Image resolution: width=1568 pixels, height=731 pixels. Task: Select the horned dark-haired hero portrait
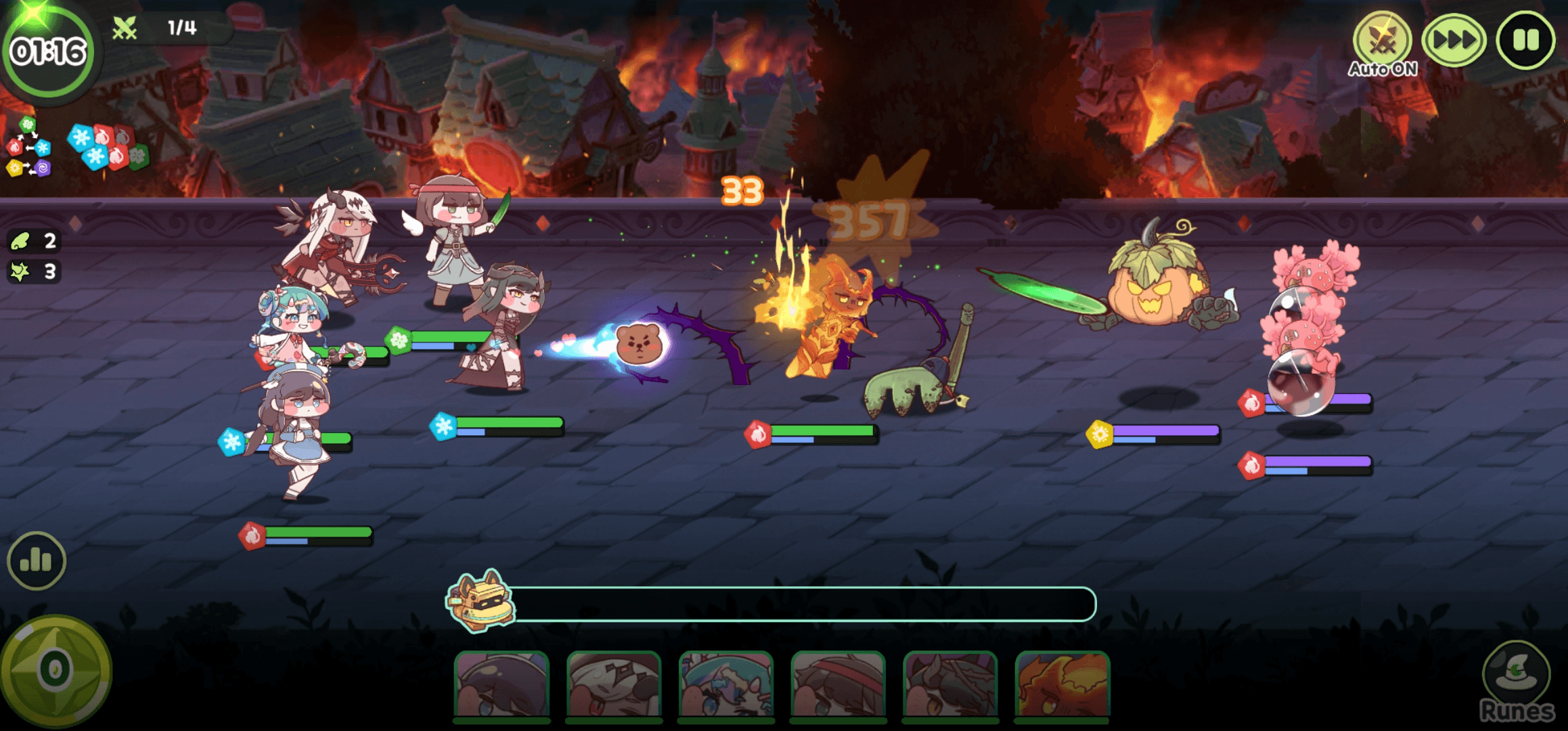951,685
